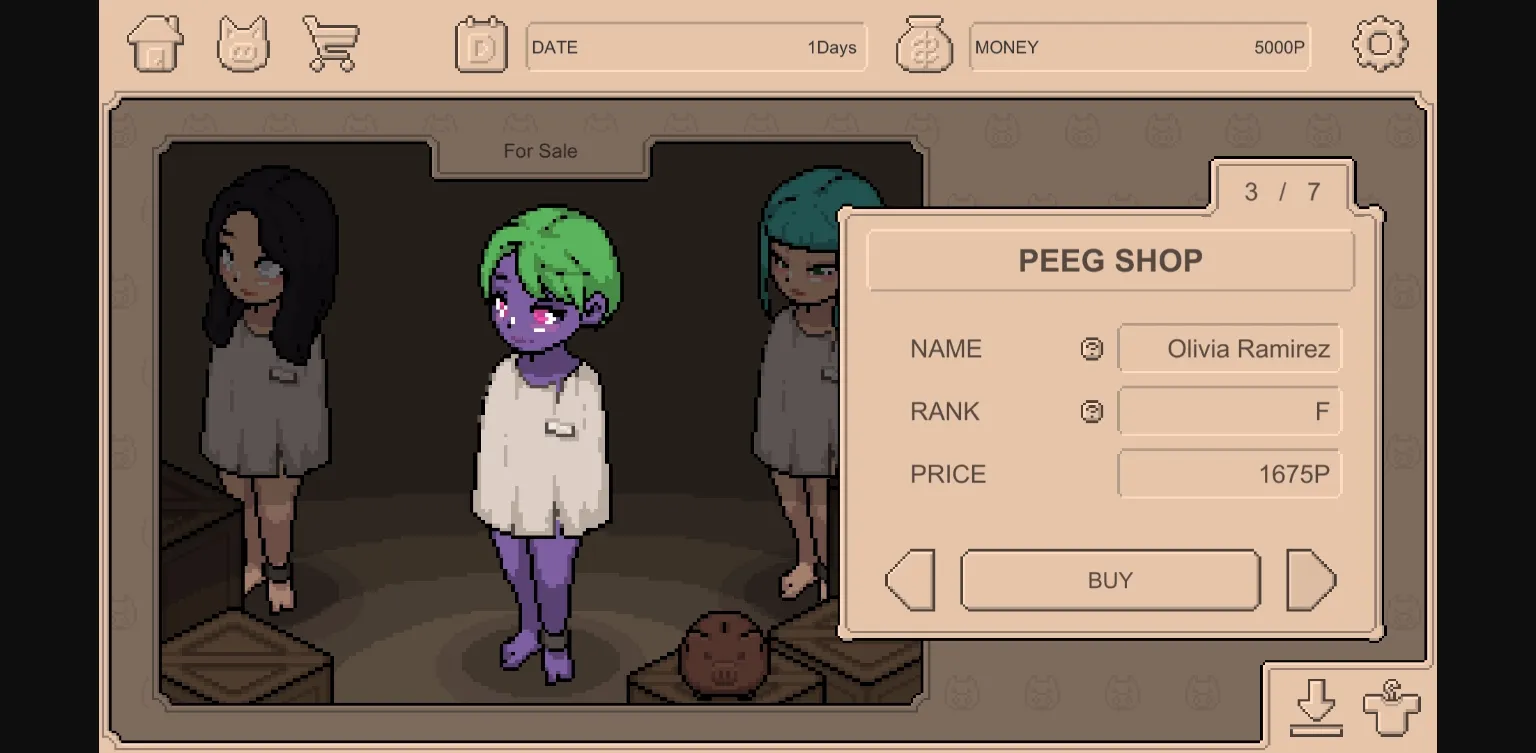Click the download arrow icon bottom right
The image size is (1536, 753).
pos(1318,706)
